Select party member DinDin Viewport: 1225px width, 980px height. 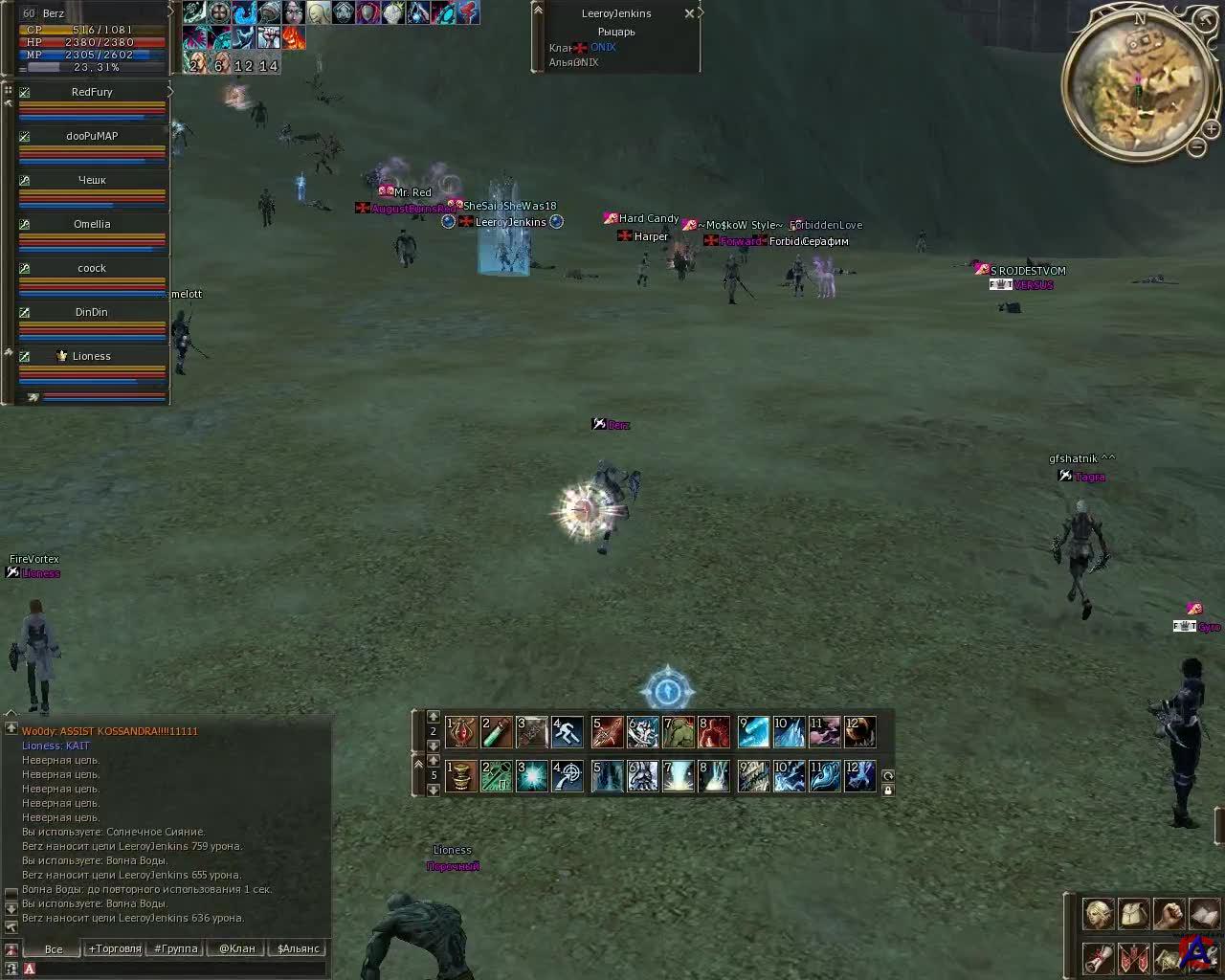(92, 313)
